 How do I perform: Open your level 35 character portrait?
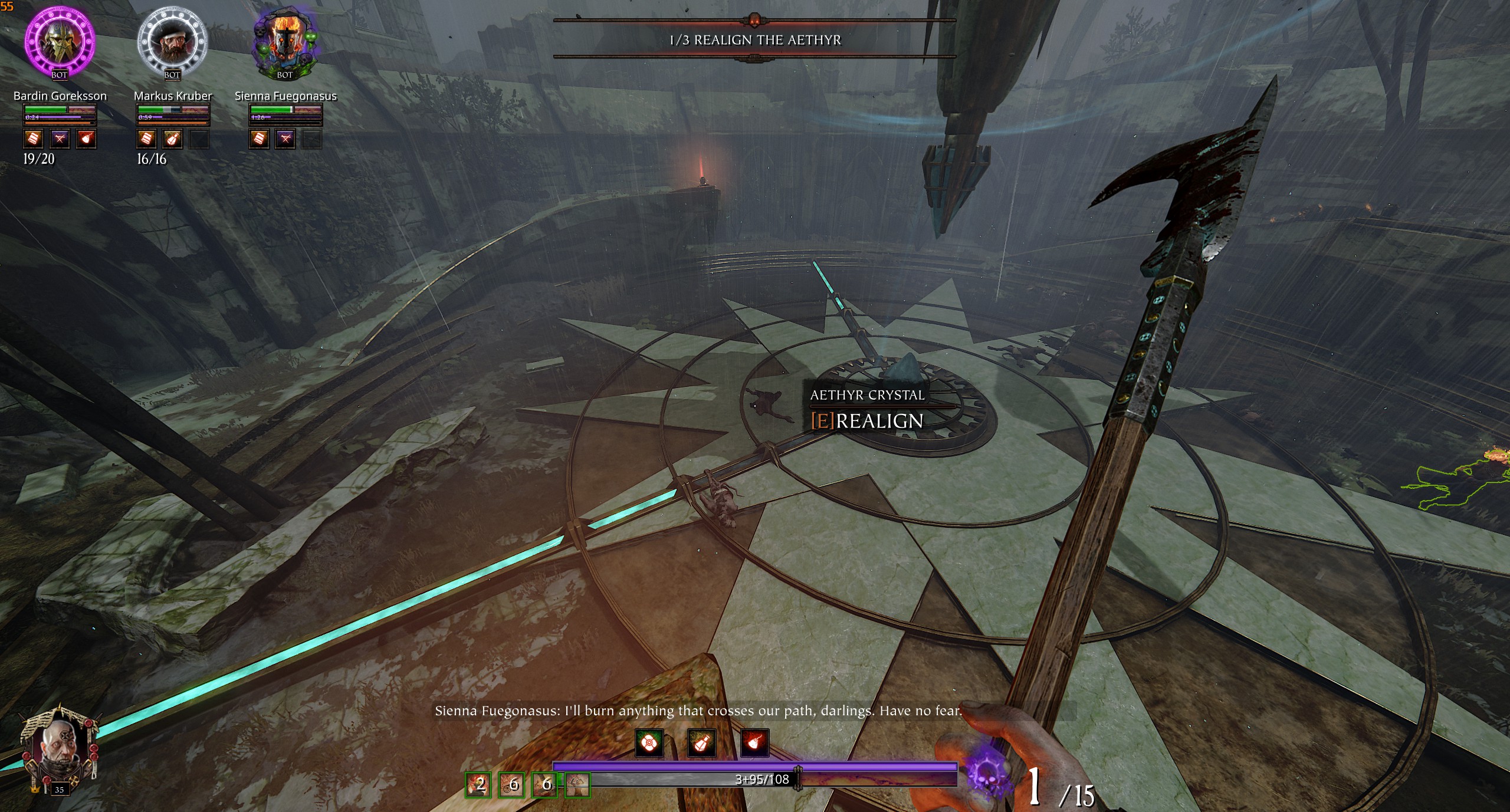click(x=58, y=749)
